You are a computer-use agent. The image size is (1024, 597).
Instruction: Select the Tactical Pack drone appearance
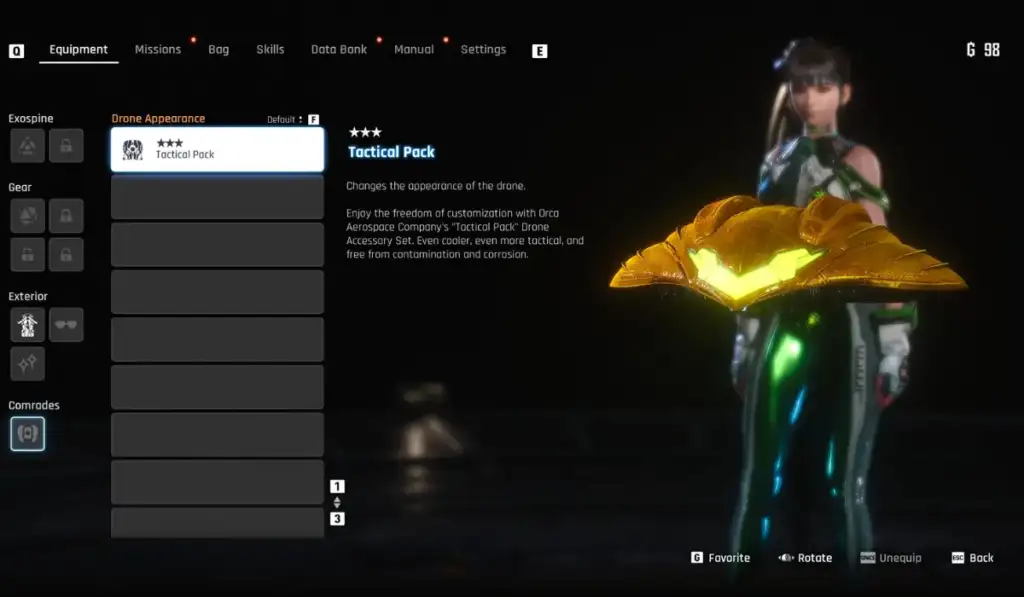click(217, 150)
